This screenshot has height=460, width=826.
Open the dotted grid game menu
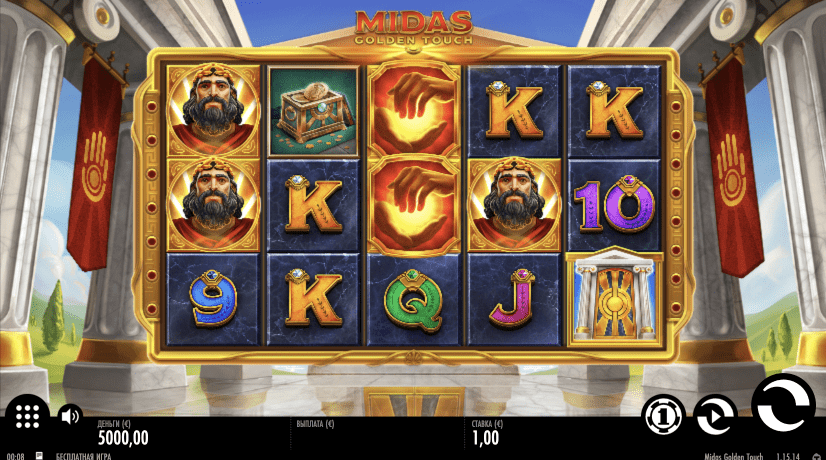point(27,415)
